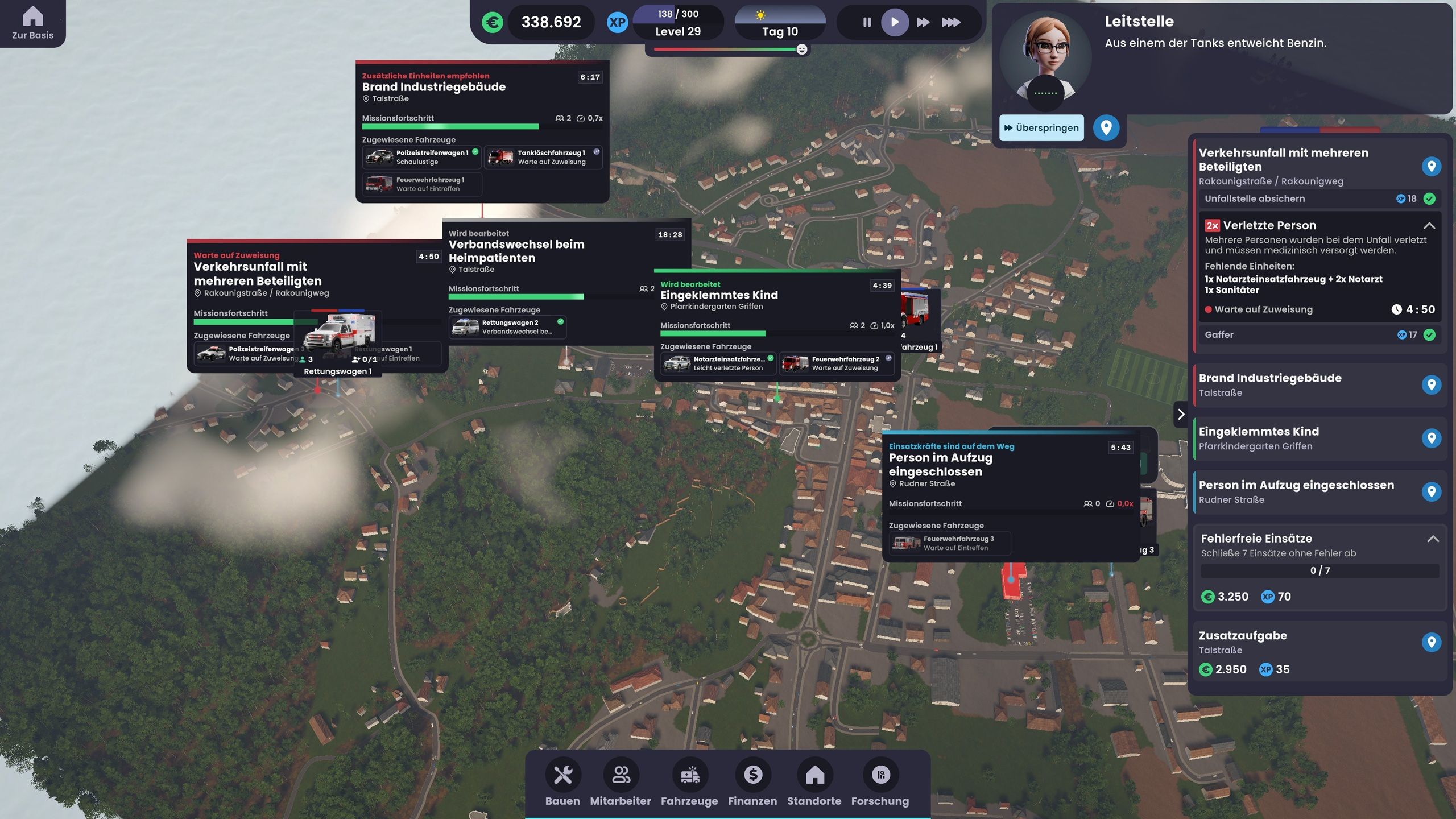Jump to the dispatcher message location pin
The image size is (1456, 819).
1106,127
